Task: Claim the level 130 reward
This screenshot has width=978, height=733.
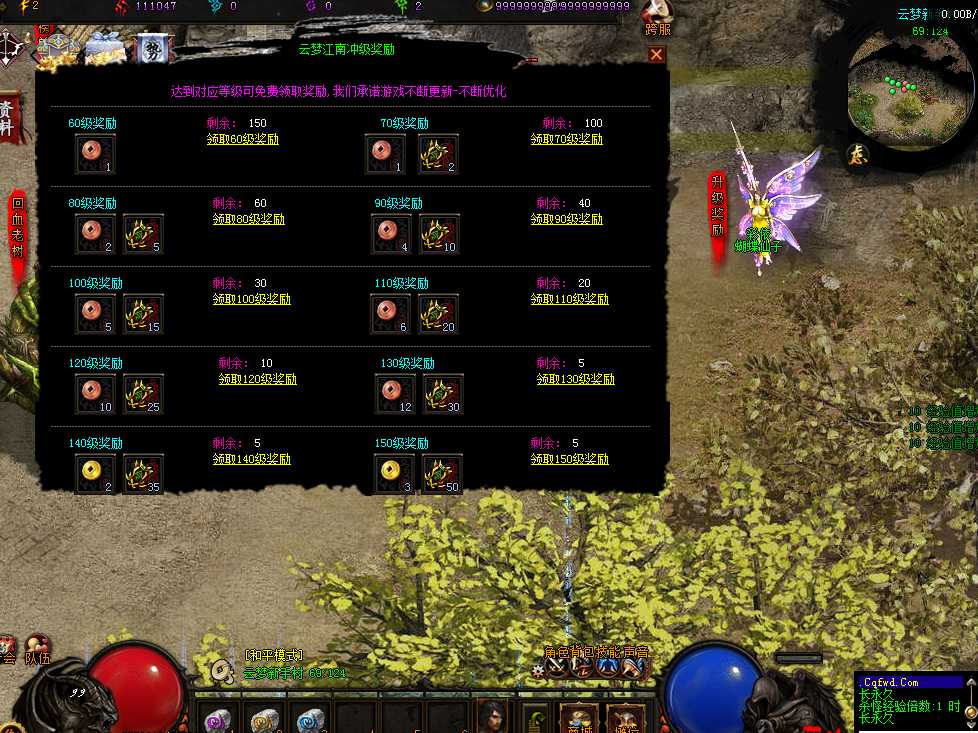Action: coord(576,379)
